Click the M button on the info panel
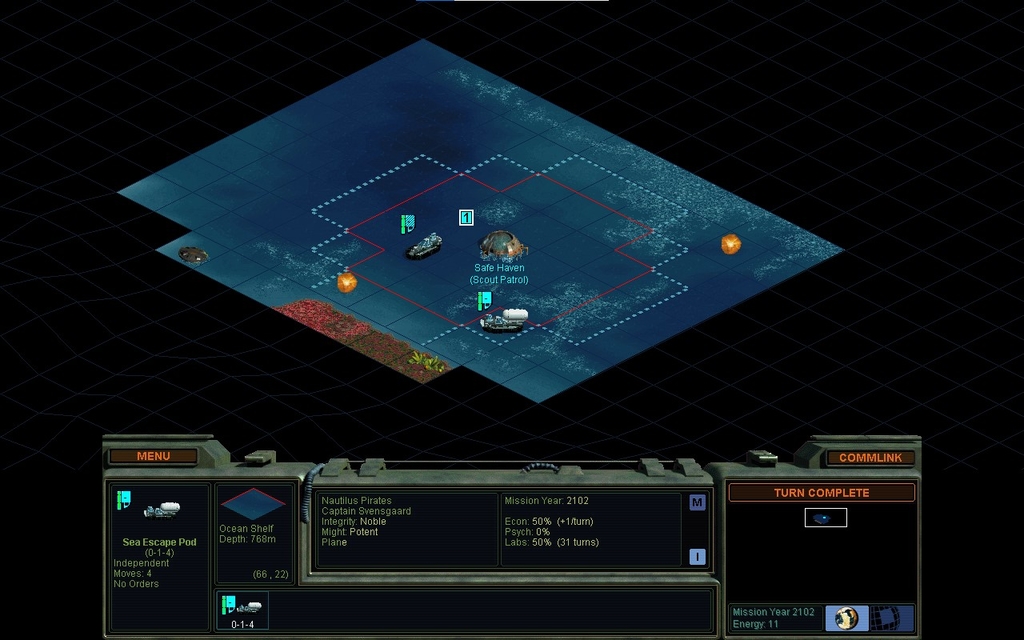Screen dimensions: 1024x640 pos(697,503)
